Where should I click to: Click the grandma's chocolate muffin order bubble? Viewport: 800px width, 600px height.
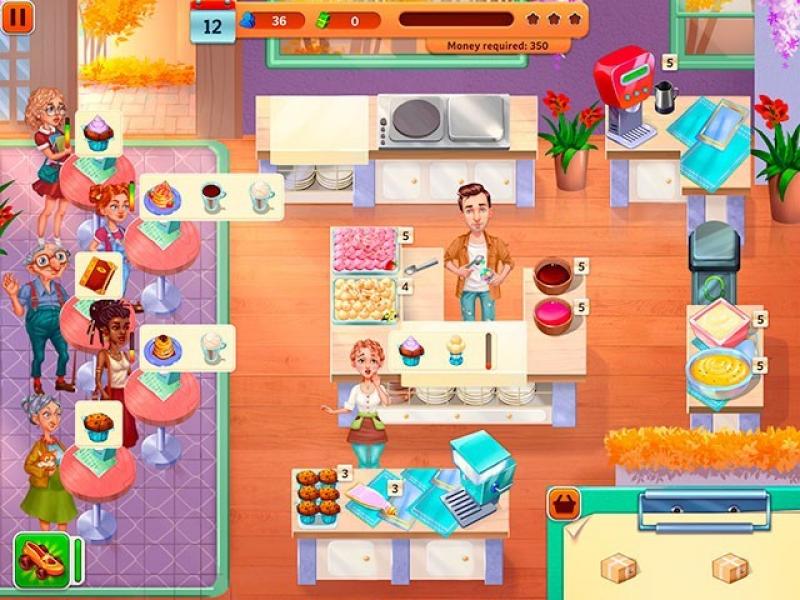tap(98, 425)
